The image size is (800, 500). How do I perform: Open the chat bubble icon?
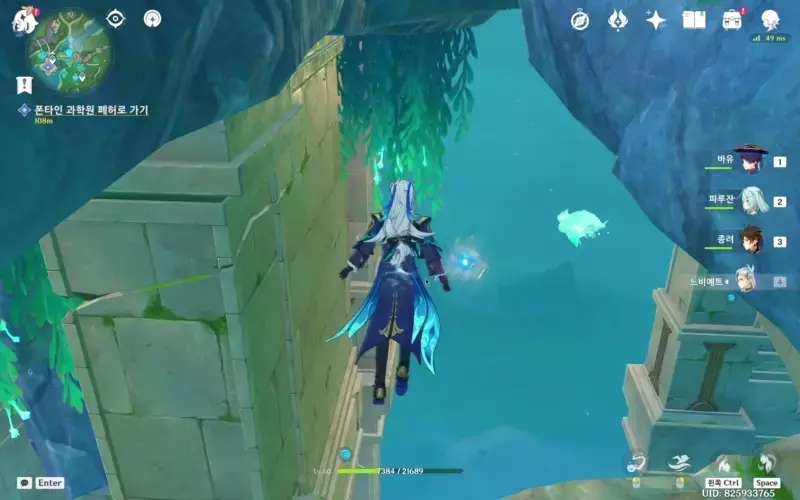point(24,482)
